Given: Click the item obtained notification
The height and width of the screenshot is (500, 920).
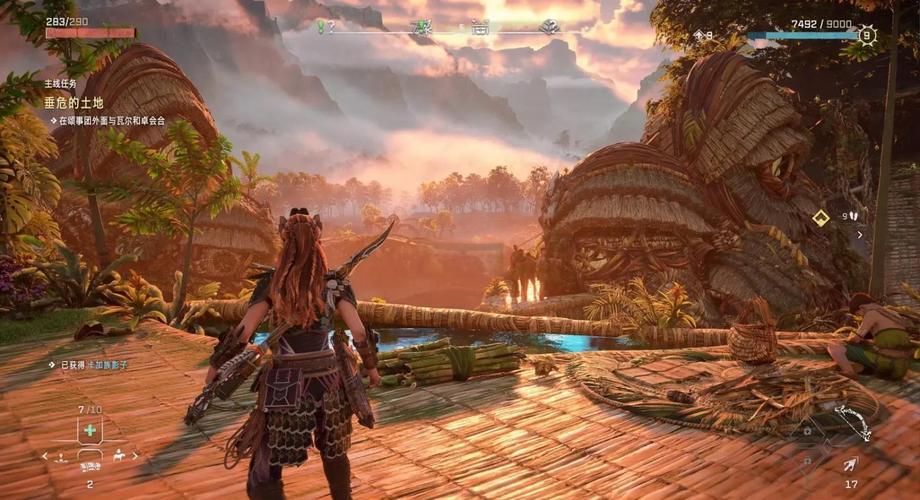Looking at the screenshot, I should (91, 365).
